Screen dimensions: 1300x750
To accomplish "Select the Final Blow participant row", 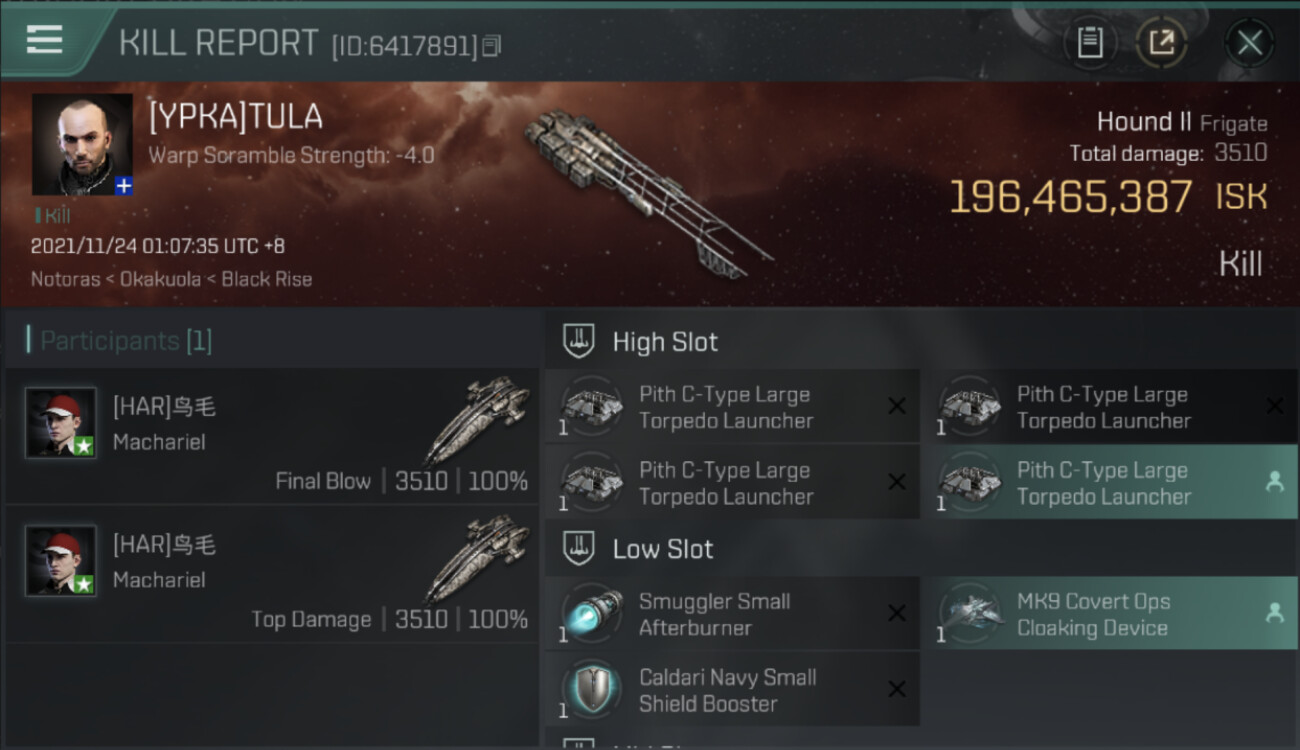I will tap(272, 436).
